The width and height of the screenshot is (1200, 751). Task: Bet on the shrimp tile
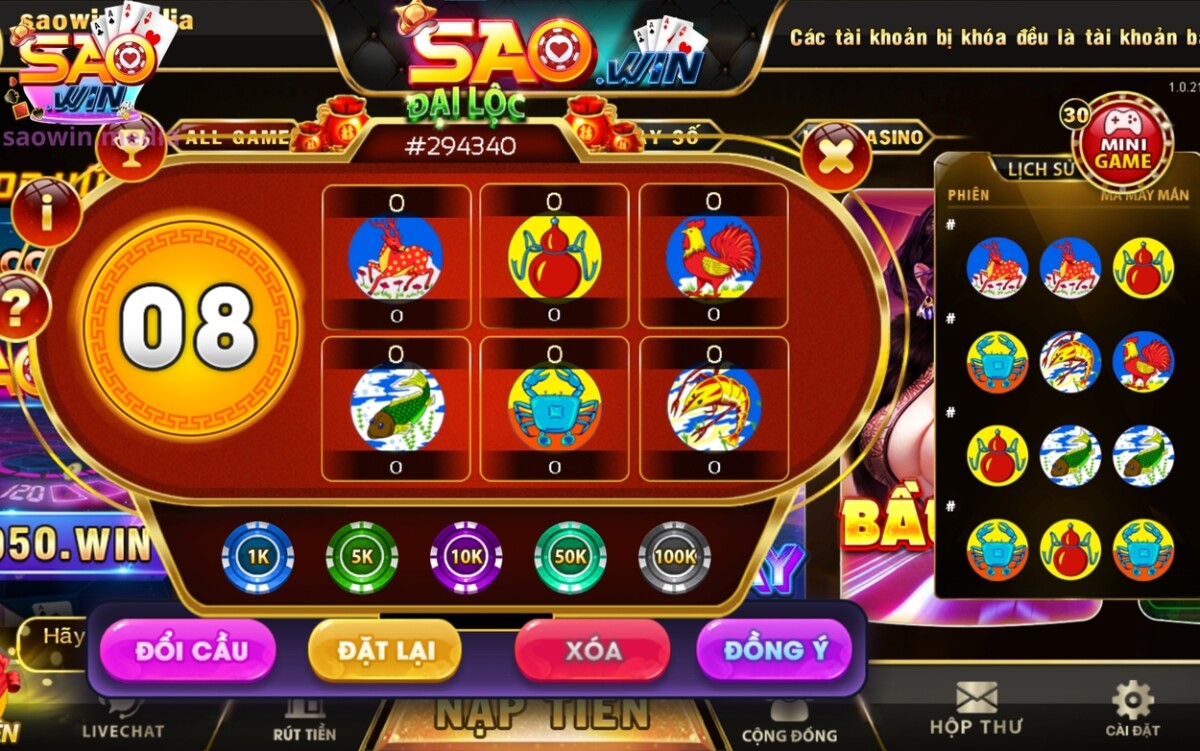tap(713, 408)
